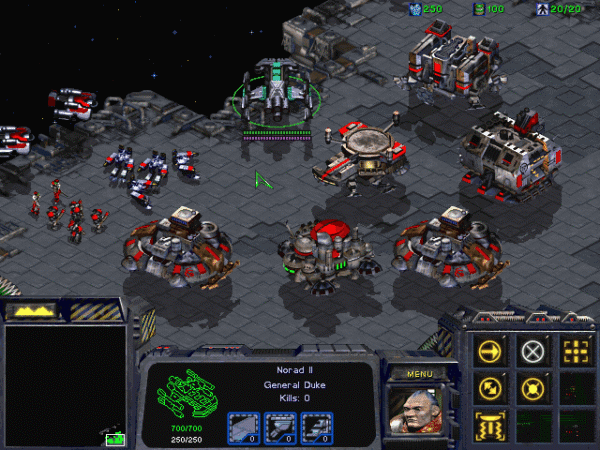600x450 pixels.
Task: Set unit to Hold Position
Action: coord(532,387)
